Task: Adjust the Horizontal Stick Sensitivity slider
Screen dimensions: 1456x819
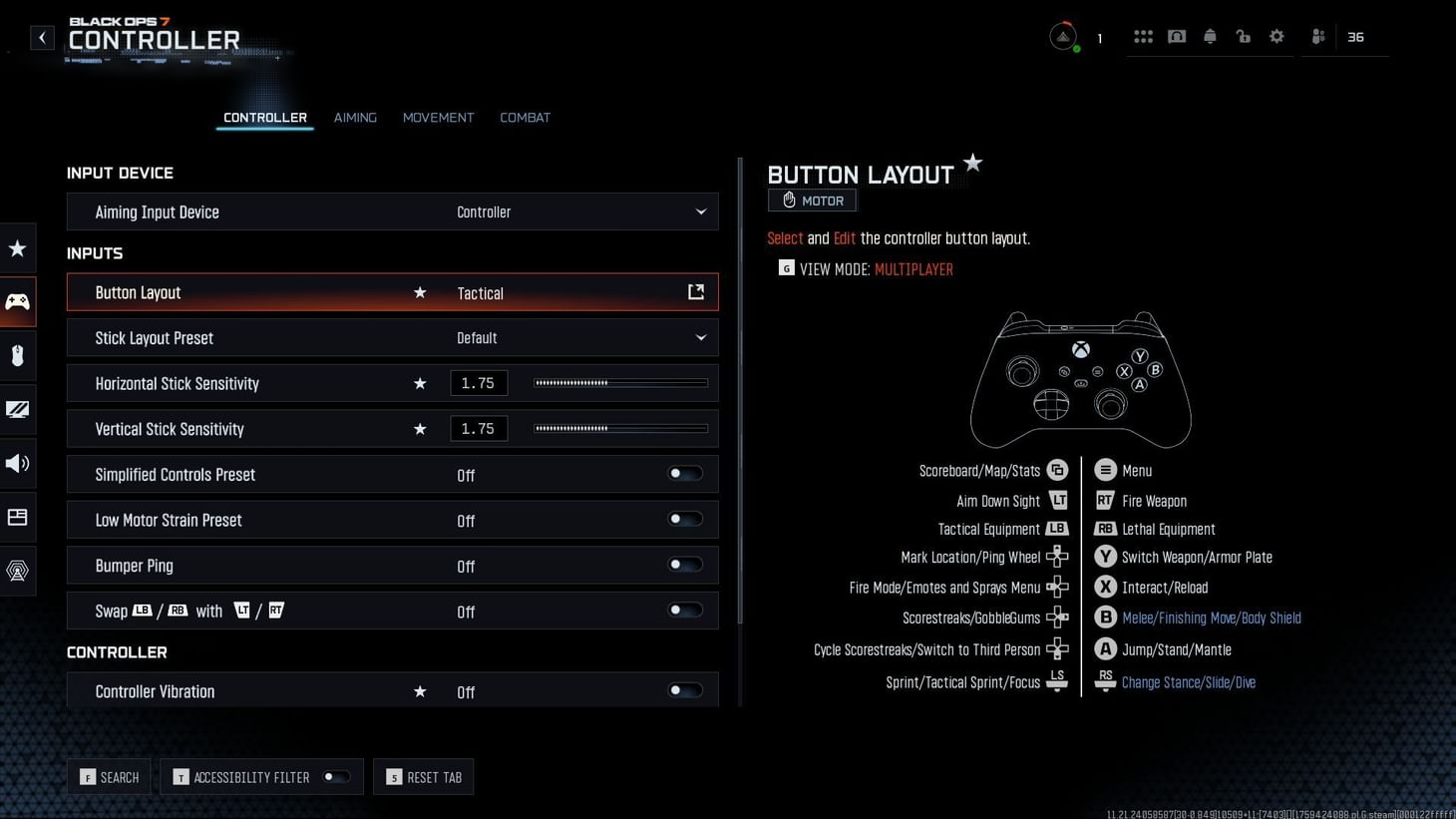Action: click(x=619, y=382)
